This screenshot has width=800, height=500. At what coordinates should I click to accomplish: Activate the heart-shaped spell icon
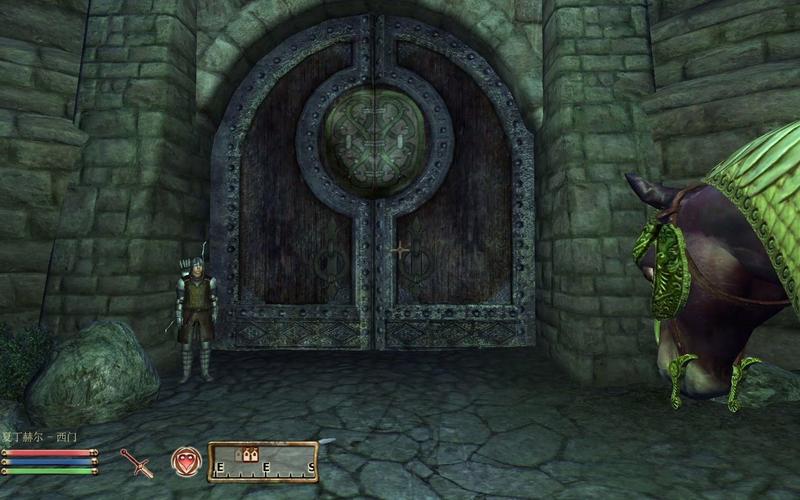pyautogui.click(x=183, y=461)
